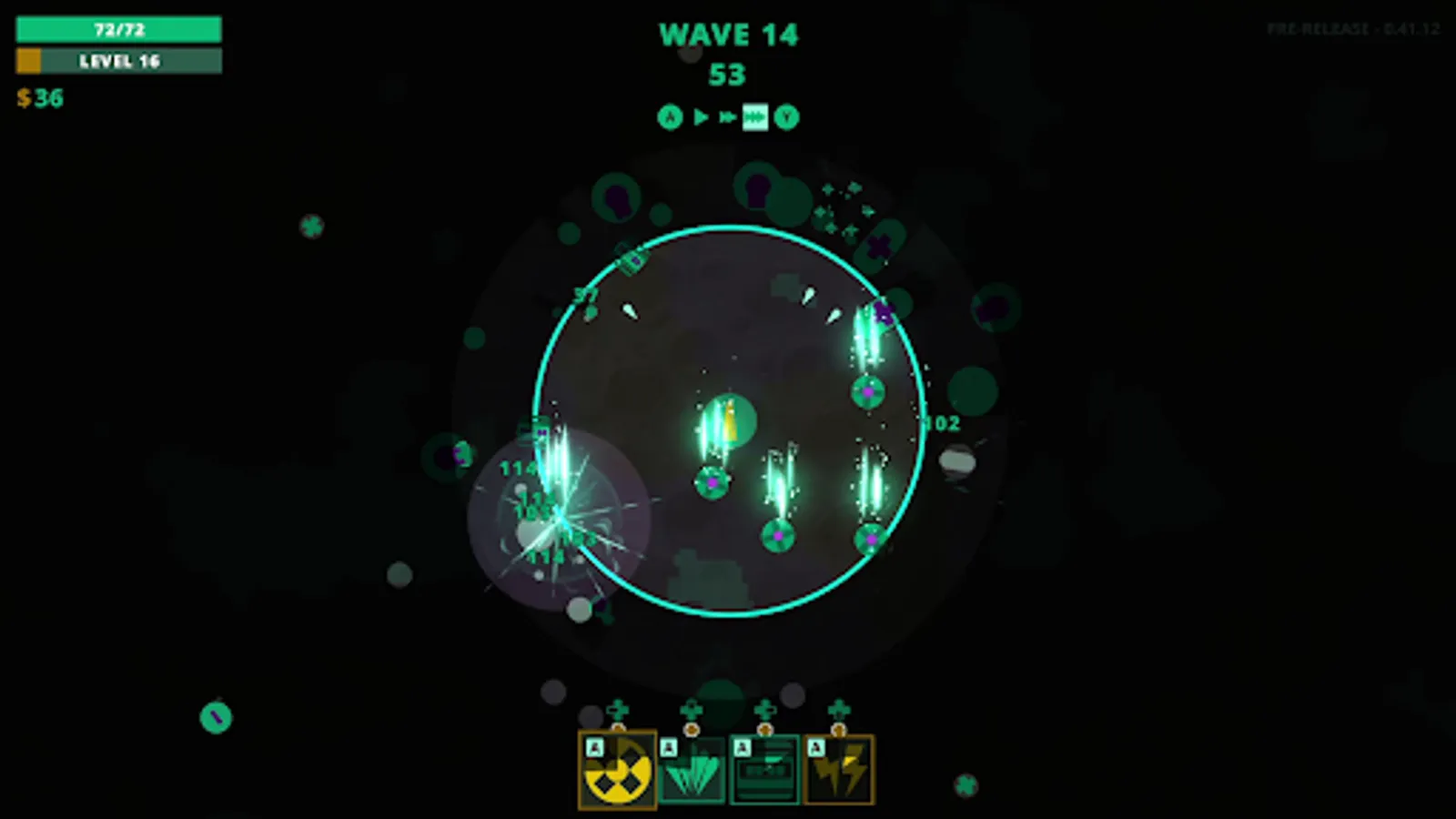
Task: Select the third turret card in hotbar
Action: coord(764,769)
